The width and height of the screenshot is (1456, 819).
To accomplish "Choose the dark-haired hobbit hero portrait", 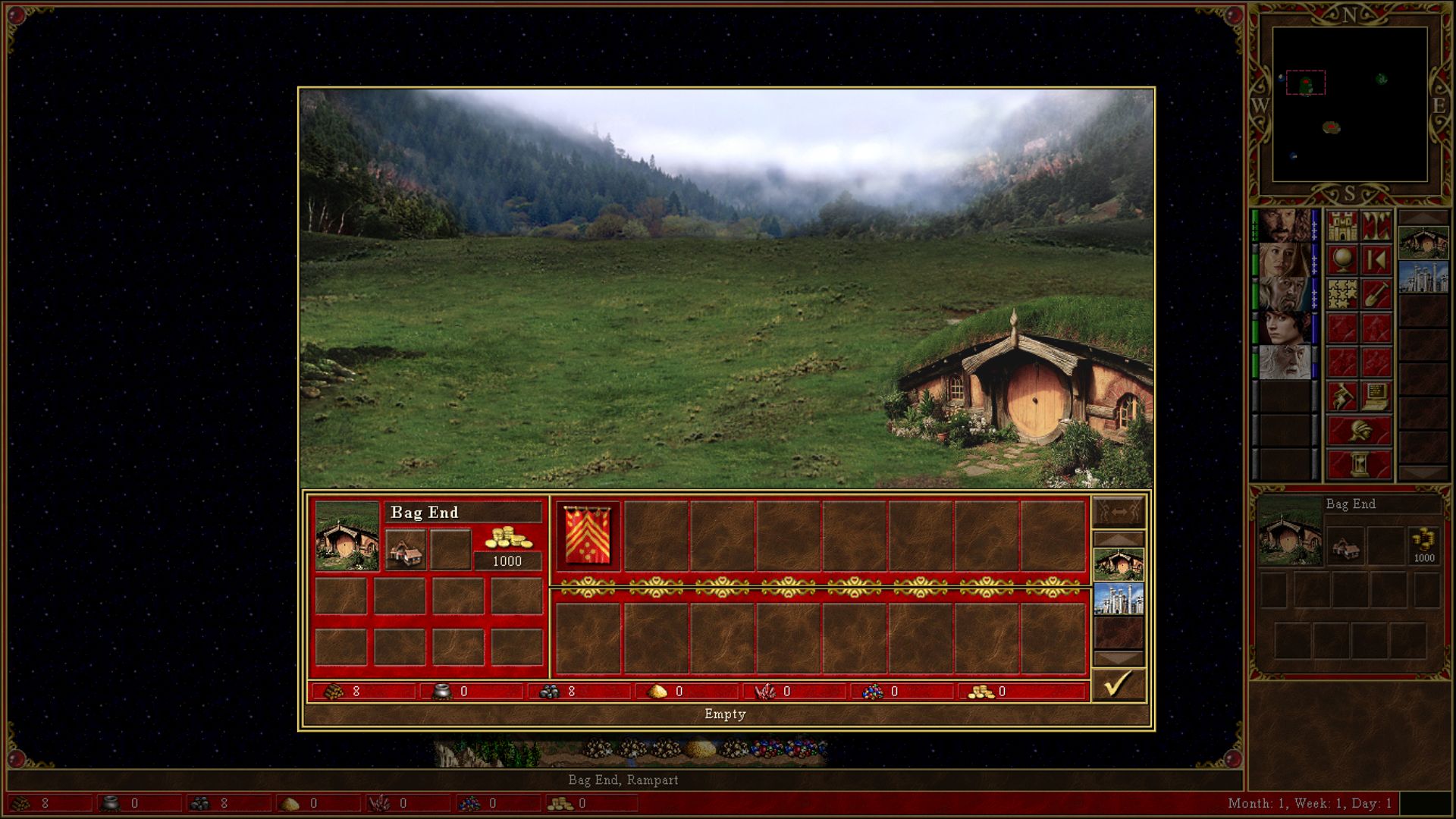I will [x=1284, y=328].
